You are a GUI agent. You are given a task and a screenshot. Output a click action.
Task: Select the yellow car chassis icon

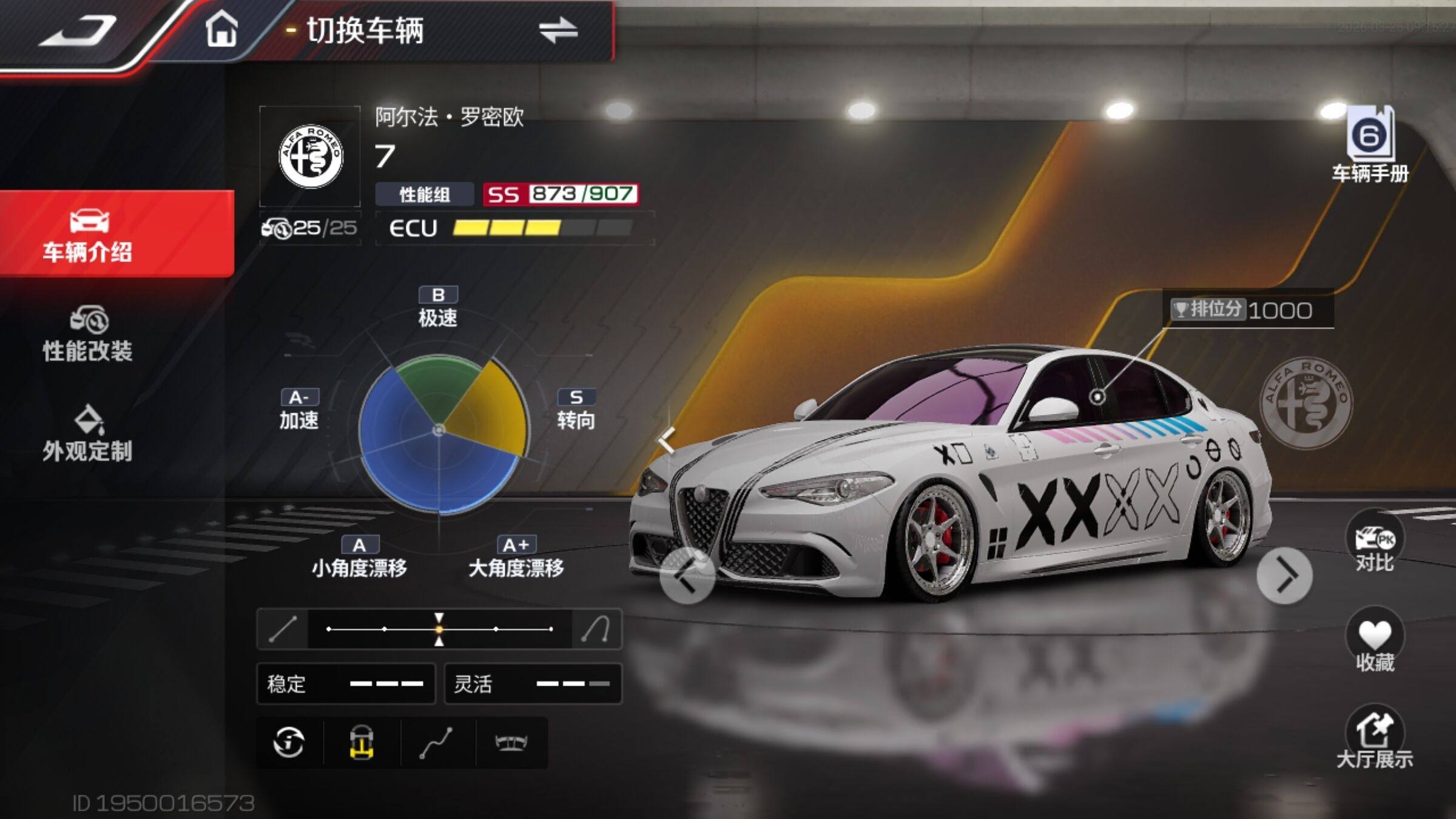point(362,743)
